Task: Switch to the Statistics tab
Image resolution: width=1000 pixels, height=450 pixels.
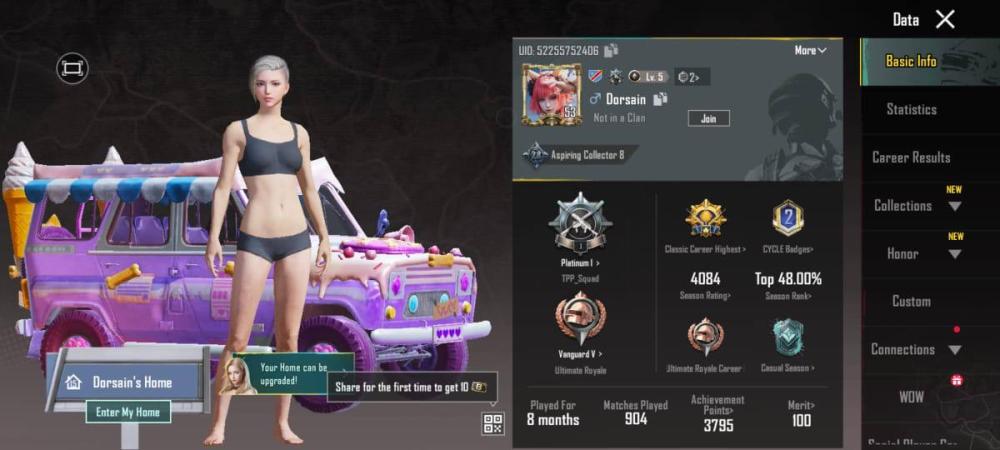Action: click(911, 109)
